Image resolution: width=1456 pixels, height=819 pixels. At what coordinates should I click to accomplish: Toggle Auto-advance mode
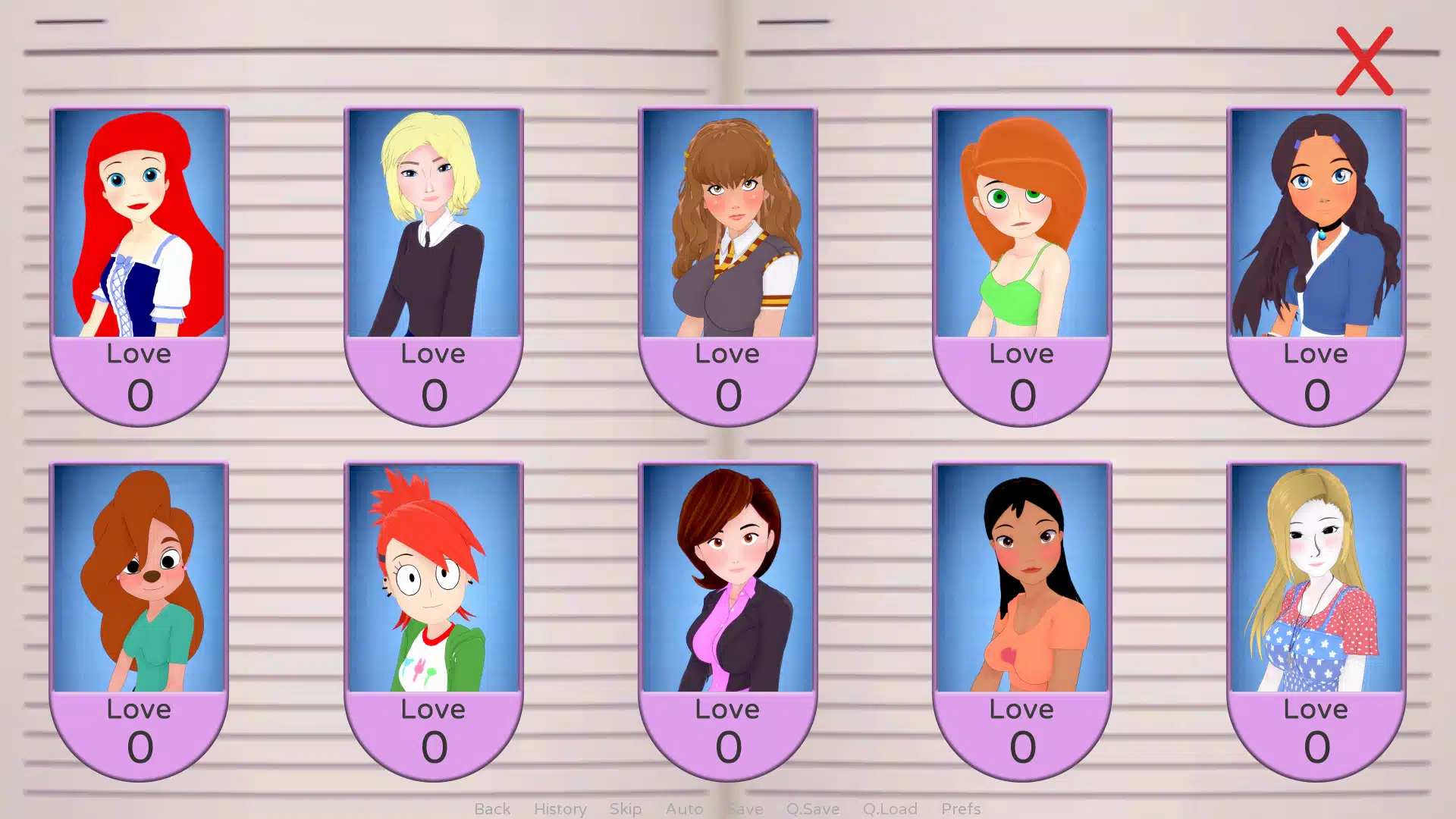[x=684, y=808]
